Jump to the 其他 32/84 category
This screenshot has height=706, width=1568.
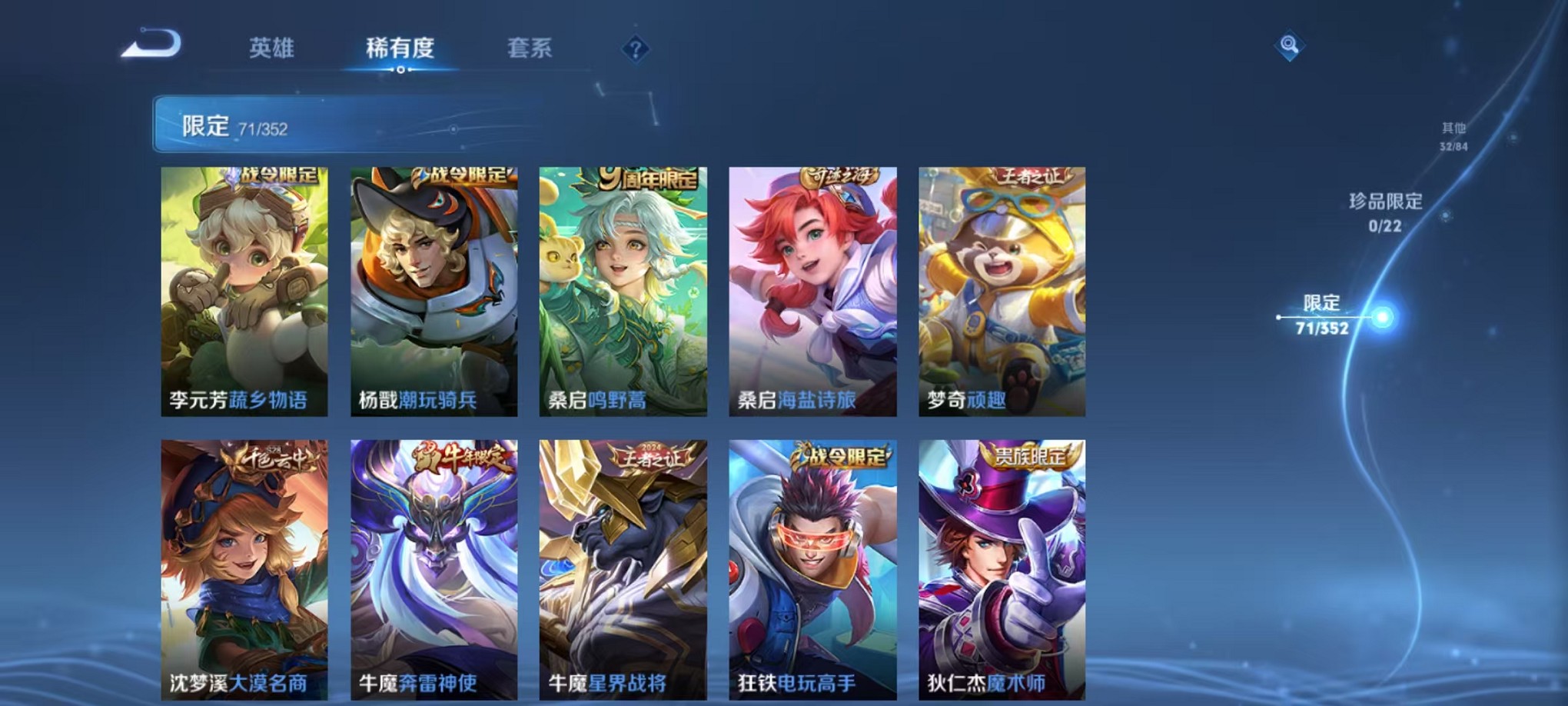[1452, 137]
